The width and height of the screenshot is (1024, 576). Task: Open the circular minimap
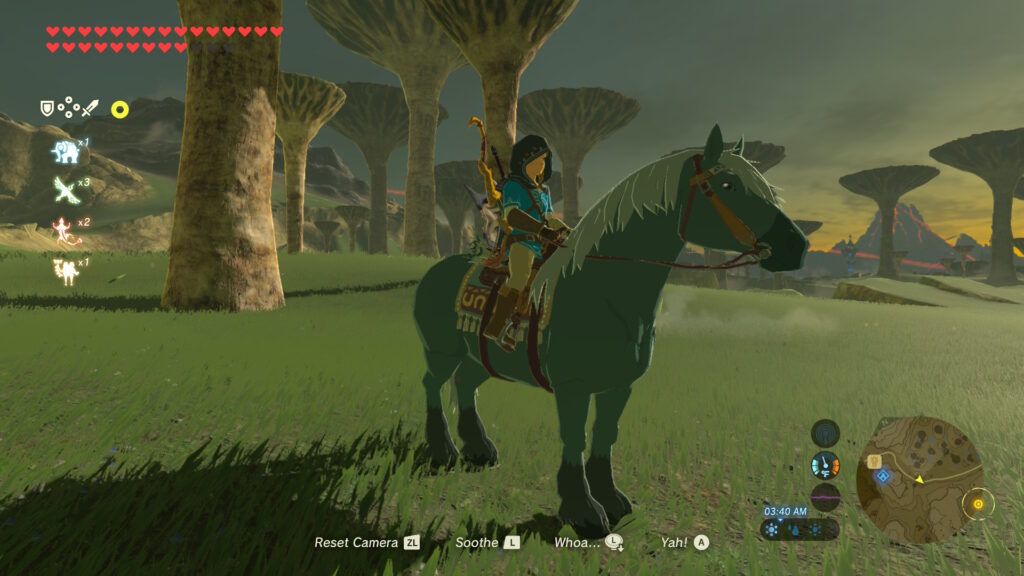pyautogui.click(x=919, y=480)
